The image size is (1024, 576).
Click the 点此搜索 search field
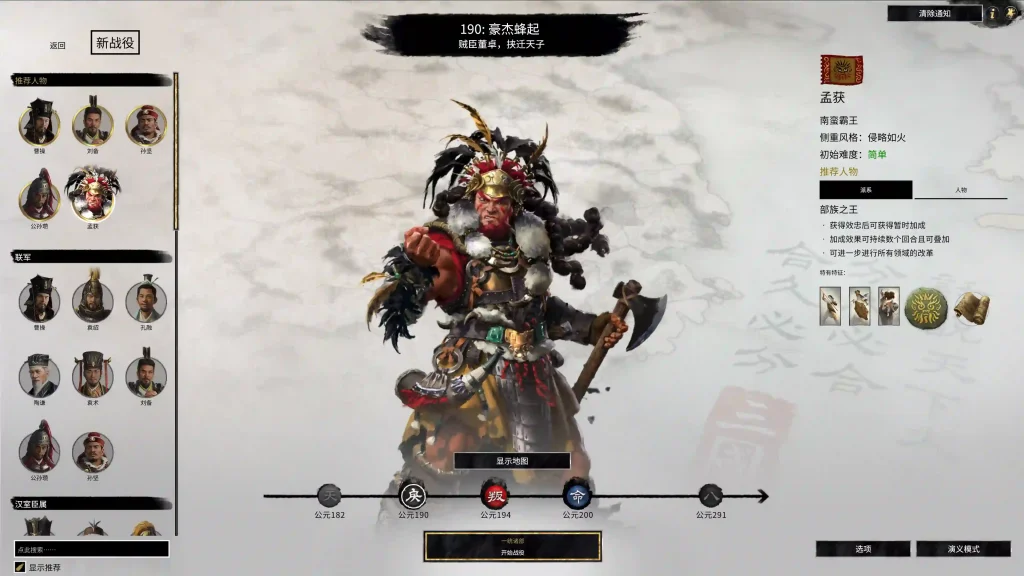tap(91, 549)
